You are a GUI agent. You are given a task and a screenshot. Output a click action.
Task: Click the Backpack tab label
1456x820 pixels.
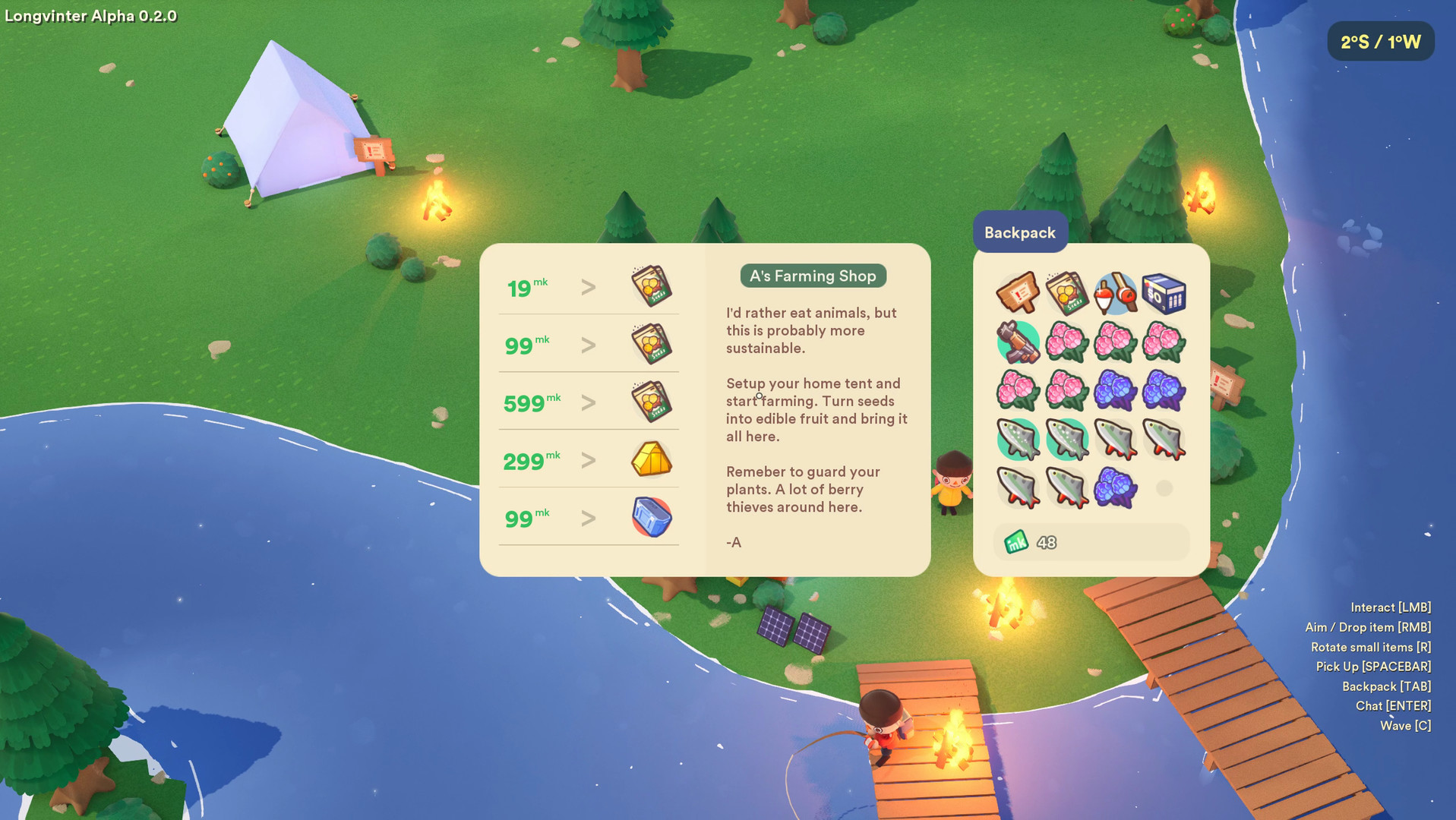coord(1019,232)
